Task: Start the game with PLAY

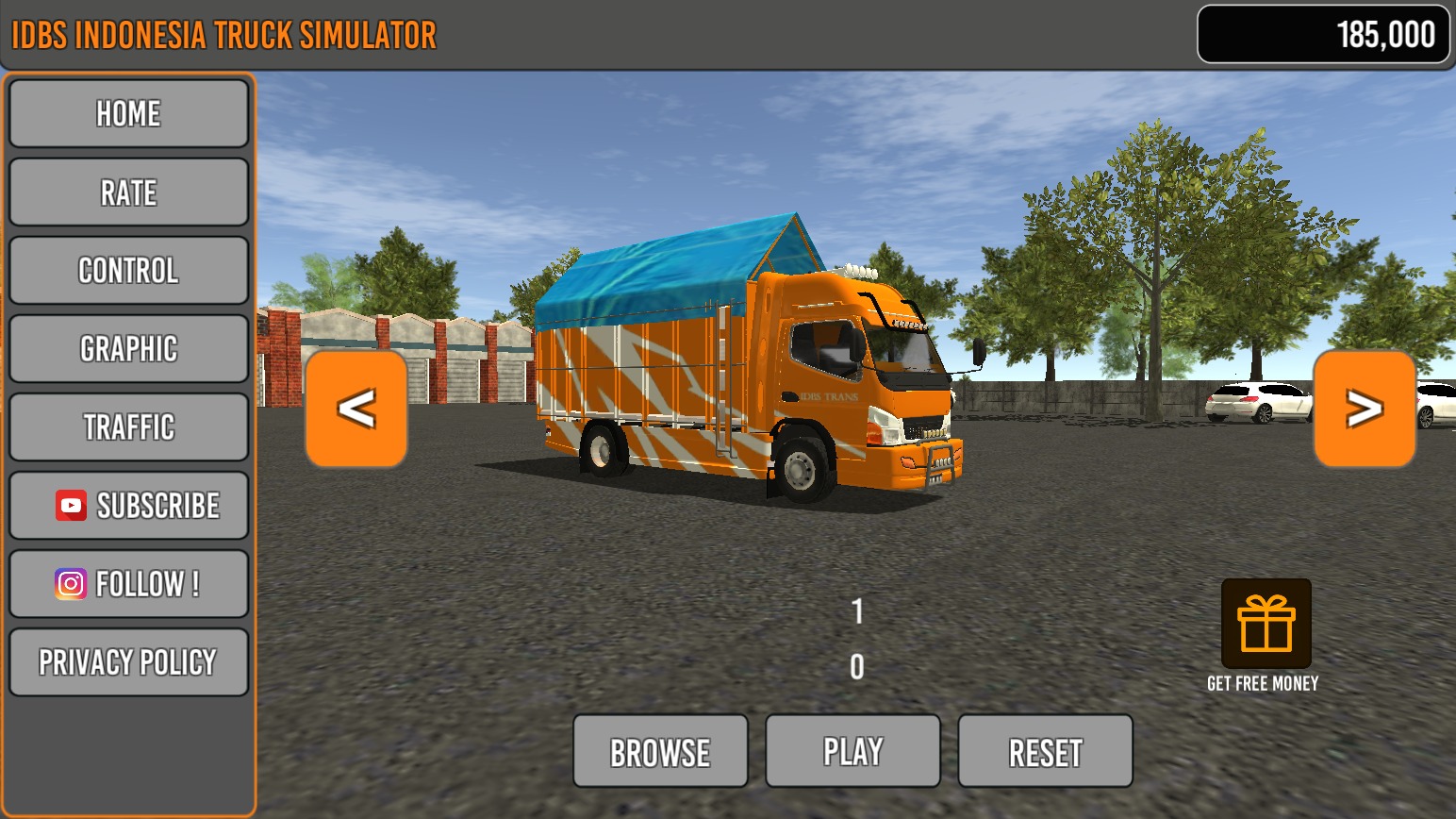Action: (x=852, y=752)
